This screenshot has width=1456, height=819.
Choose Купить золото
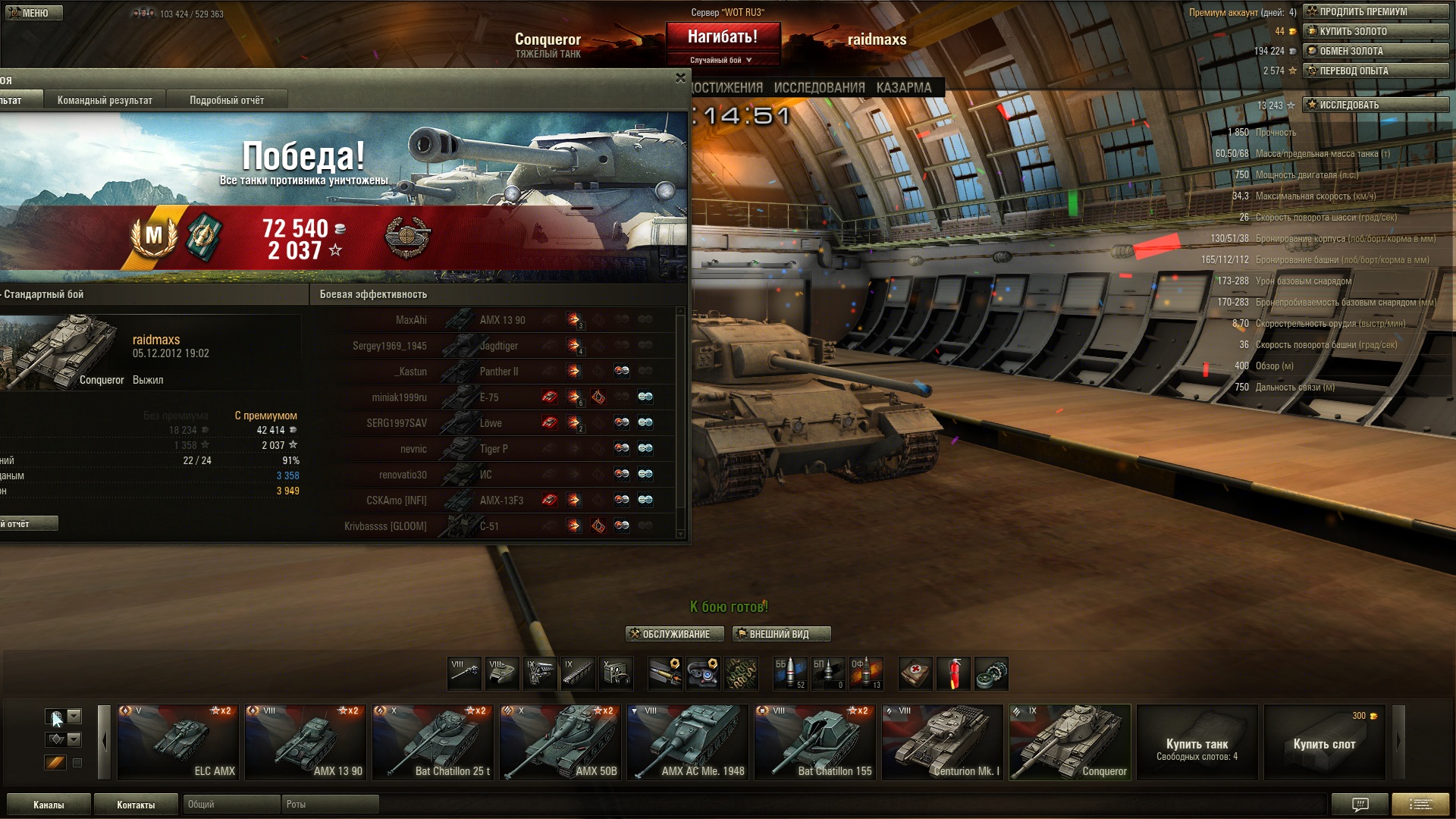coord(1375,31)
